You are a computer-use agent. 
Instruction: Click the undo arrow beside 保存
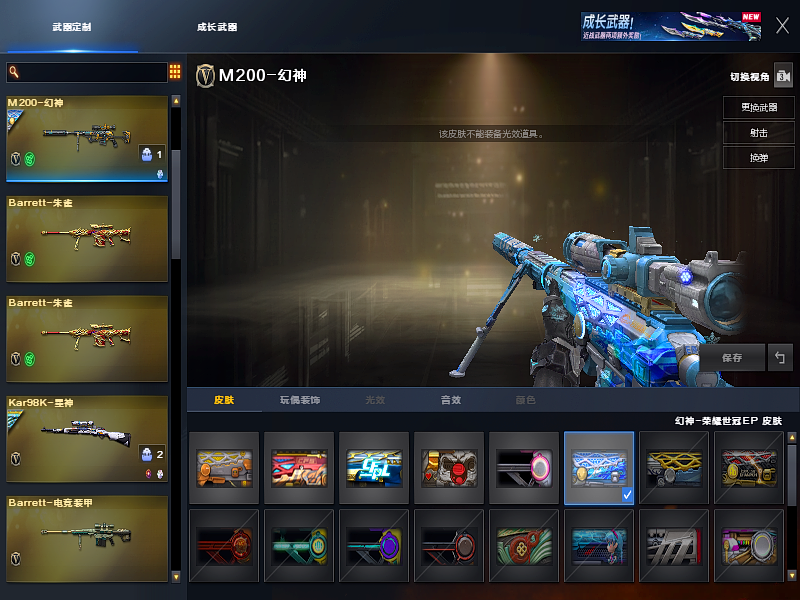pyautogui.click(x=780, y=357)
